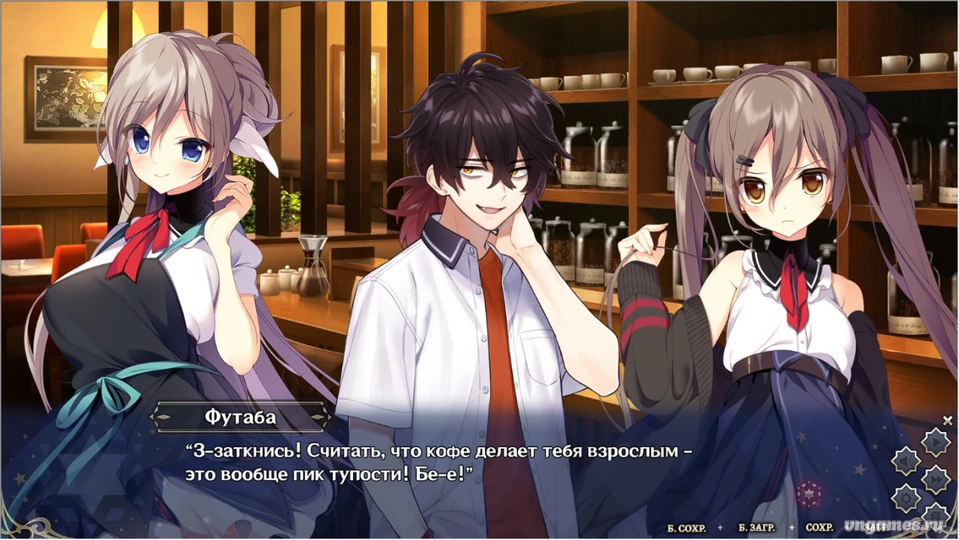Replay voice using the speaker icon
959x540 pixels.
tap(905, 461)
